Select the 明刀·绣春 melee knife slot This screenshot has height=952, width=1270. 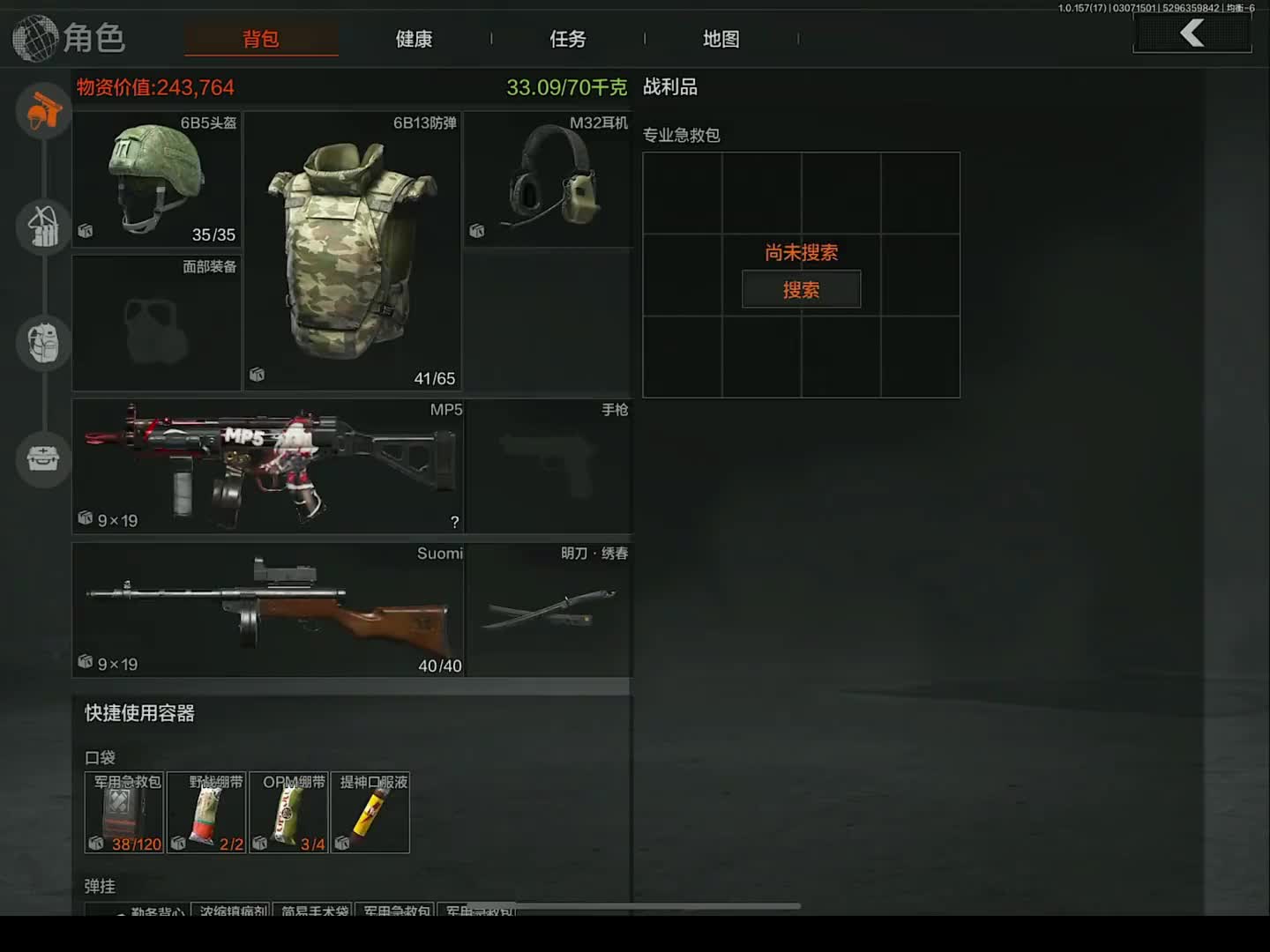coord(549,609)
